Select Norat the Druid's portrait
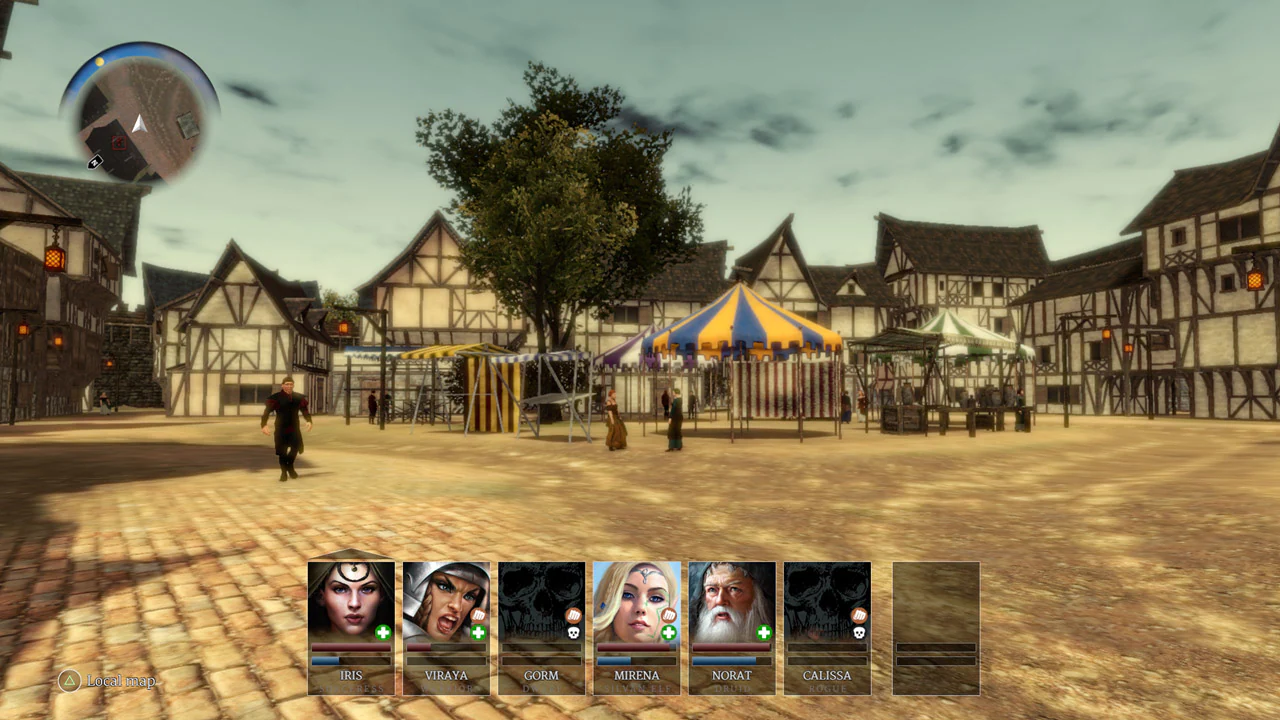 point(731,598)
